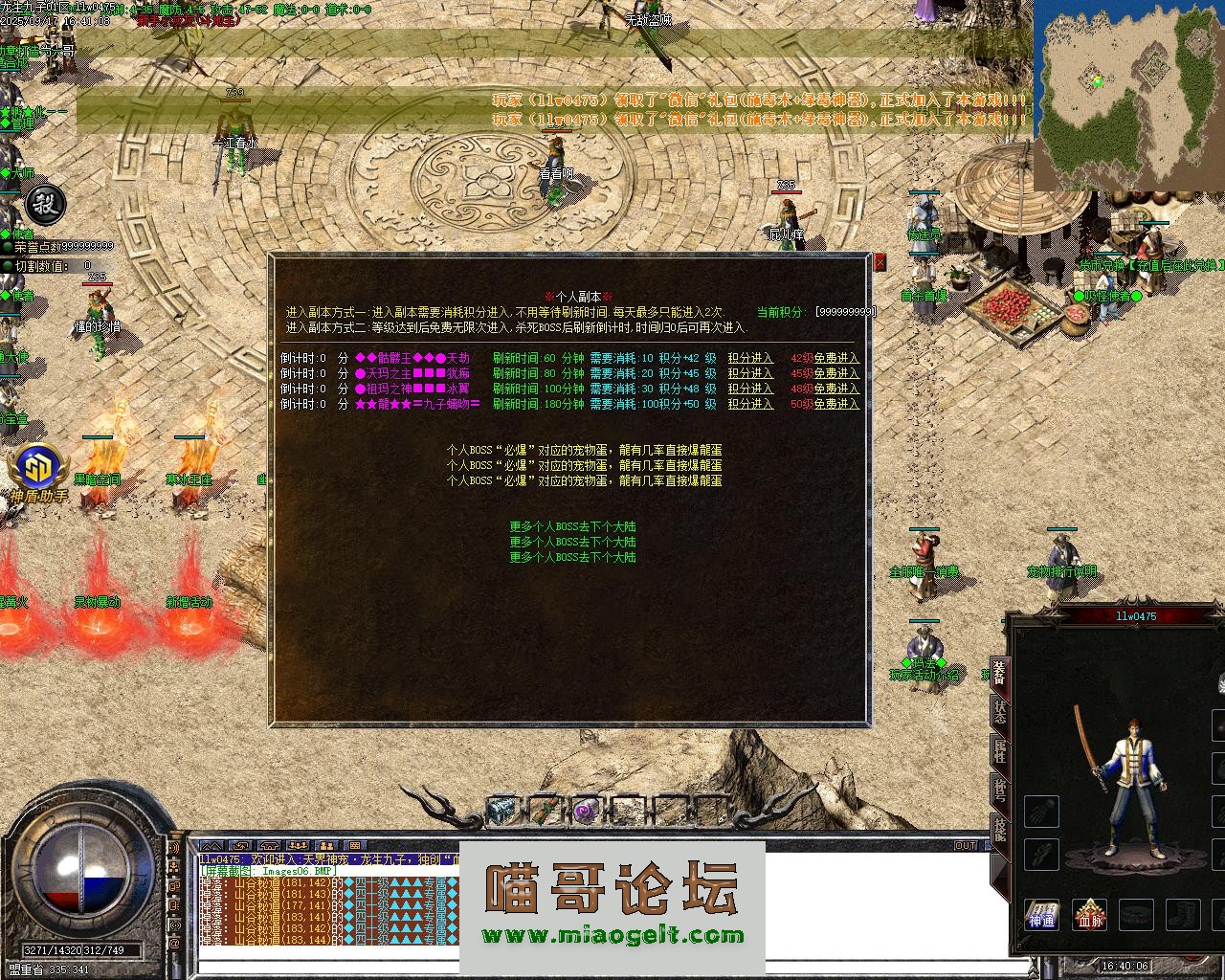Use 积分进入 for the 祖玛之神 boss
Image resolution: width=1225 pixels, height=980 pixels.
pyautogui.click(x=750, y=390)
